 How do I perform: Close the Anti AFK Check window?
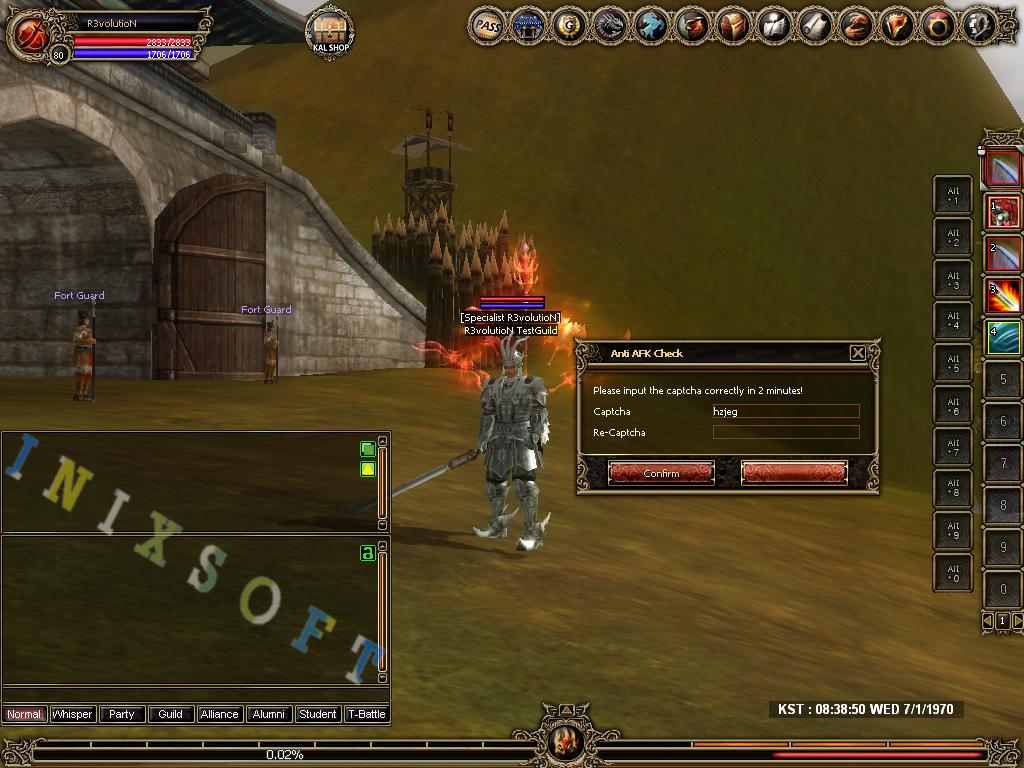857,353
